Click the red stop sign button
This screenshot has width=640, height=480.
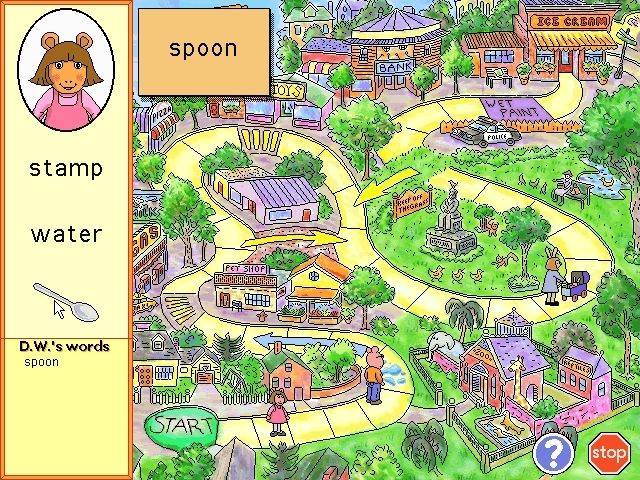(x=607, y=454)
